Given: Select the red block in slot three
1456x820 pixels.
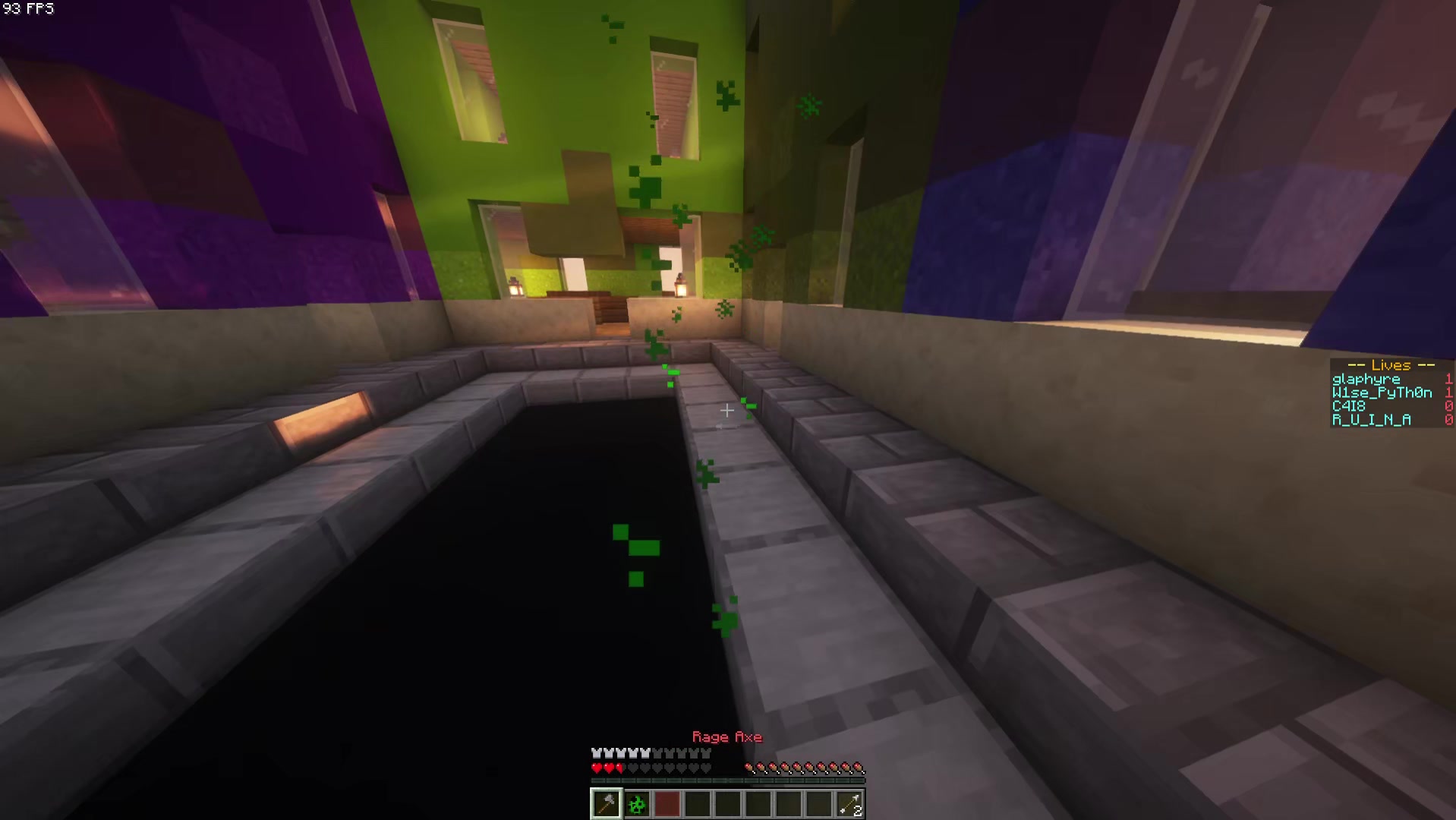Looking at the screenshot, I should point(667,803).
